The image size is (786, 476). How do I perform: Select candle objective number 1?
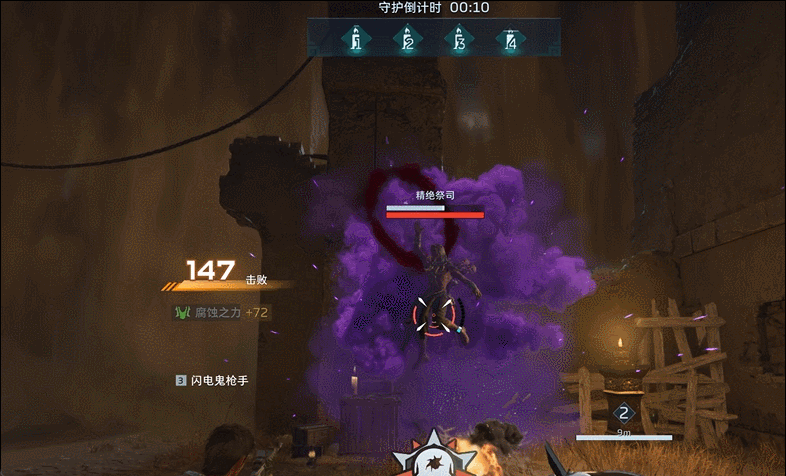coord(354,41)
